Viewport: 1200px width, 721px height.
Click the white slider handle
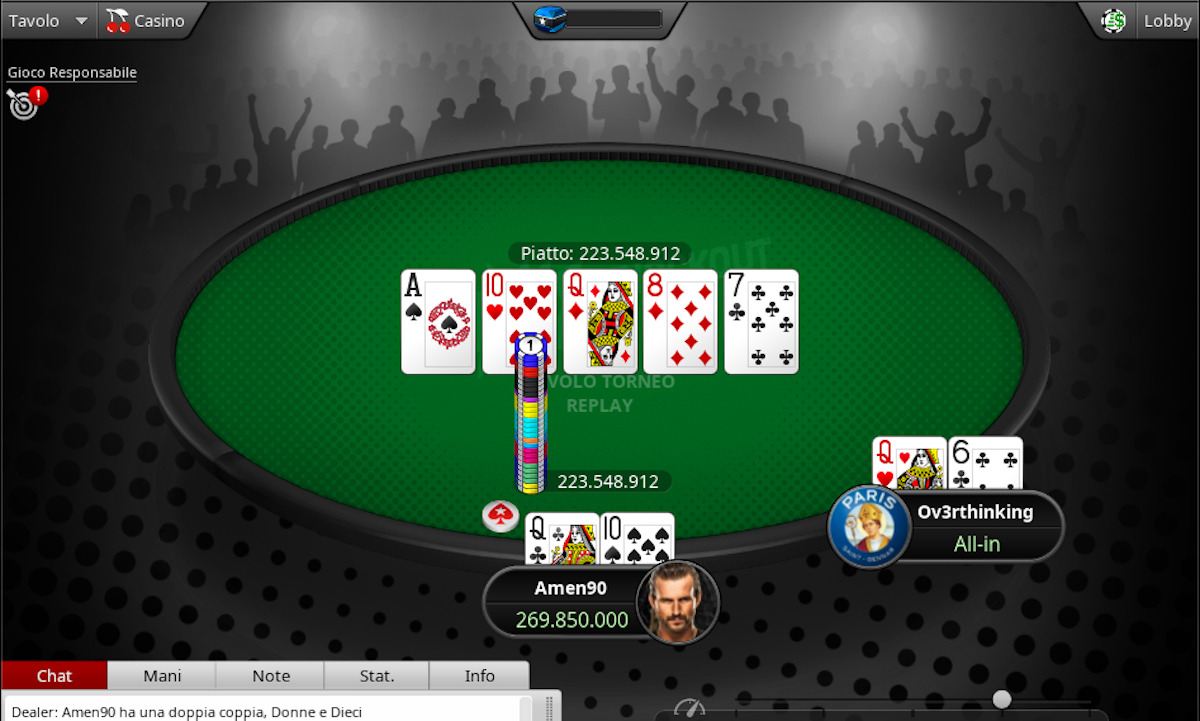coord(1001,699)
